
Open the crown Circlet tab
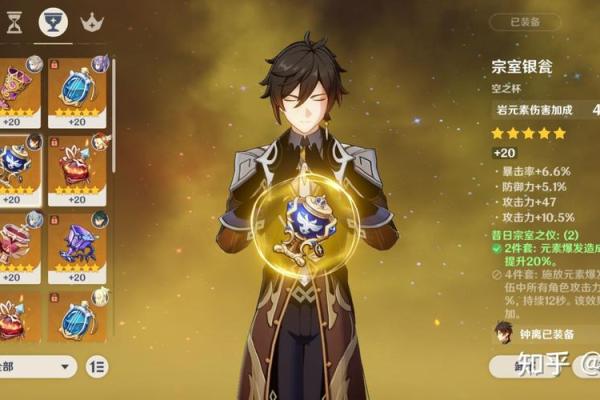(92, 22)
